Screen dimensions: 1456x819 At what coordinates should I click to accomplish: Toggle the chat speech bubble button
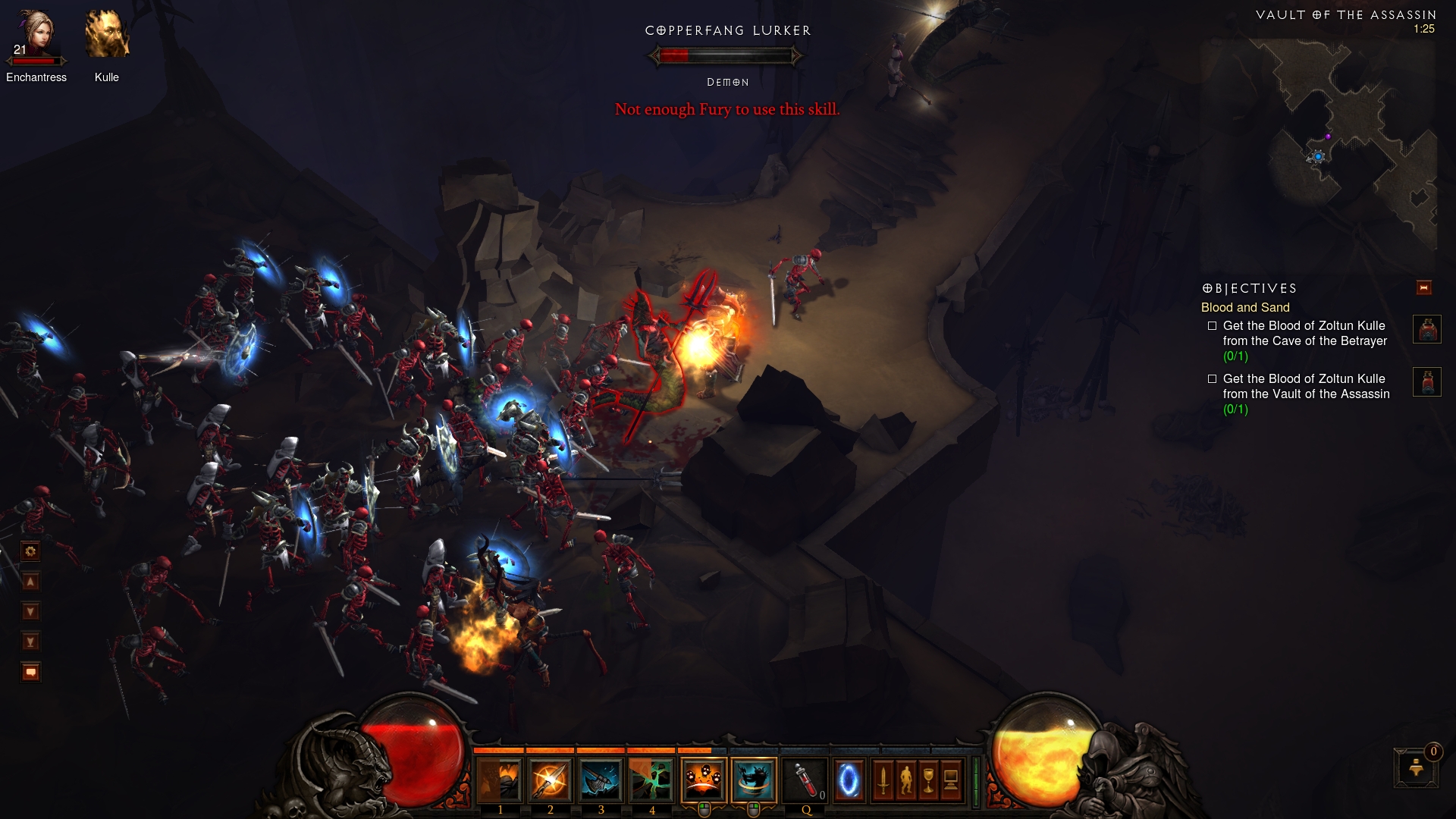tap(30, 673)
